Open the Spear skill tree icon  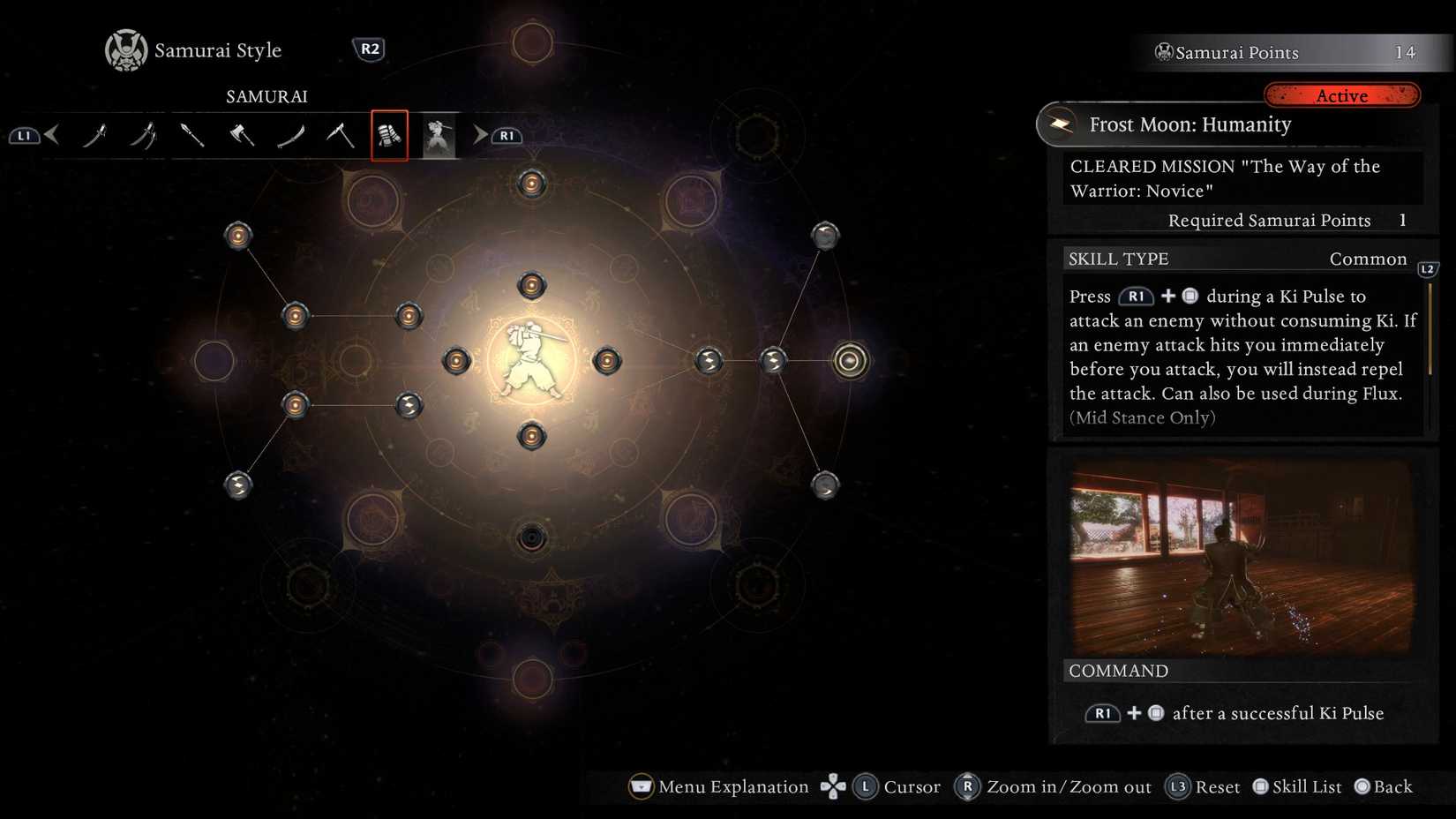(193, 135)
